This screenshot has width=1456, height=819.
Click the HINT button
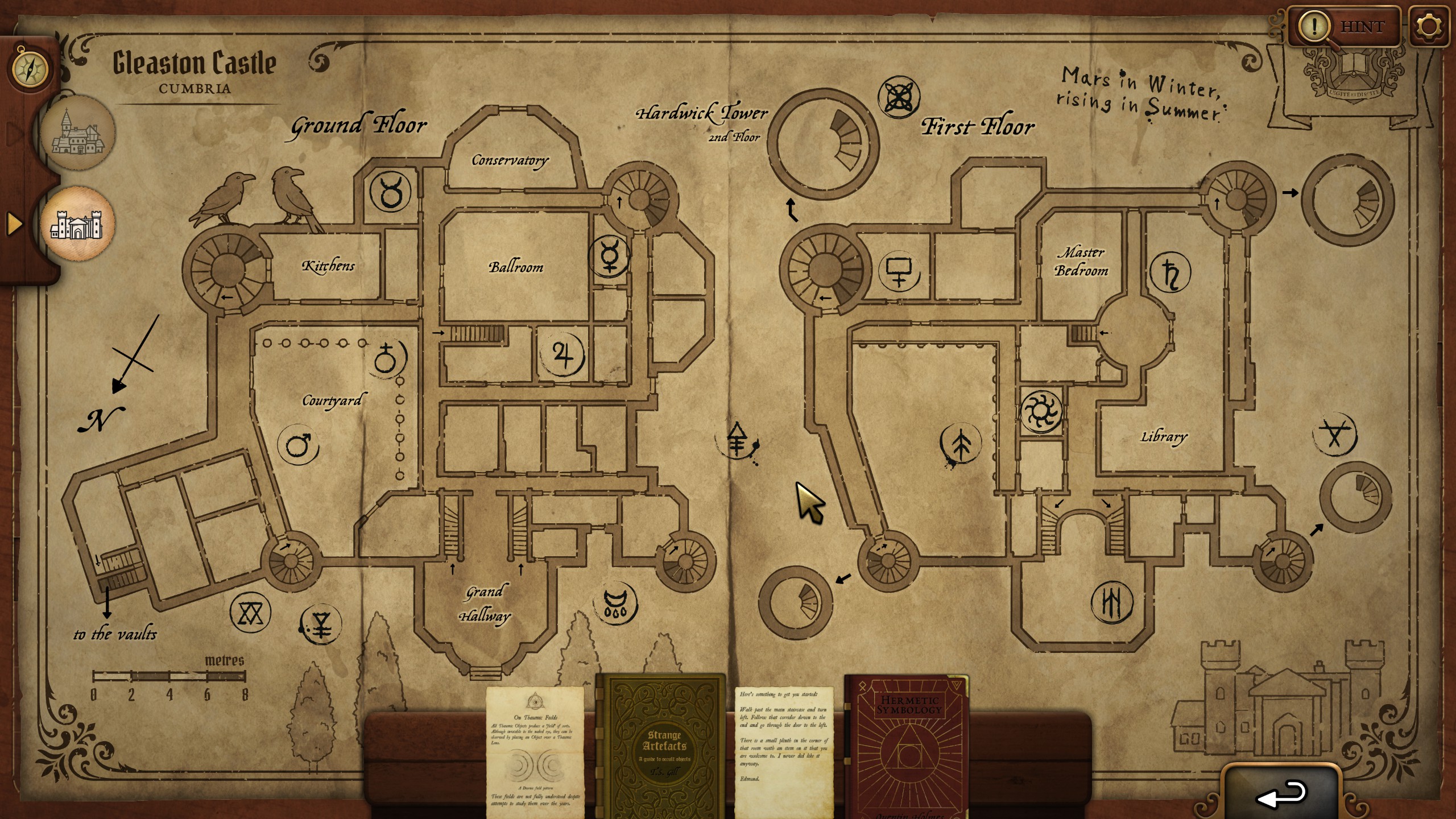click(x=1361, y=27)
